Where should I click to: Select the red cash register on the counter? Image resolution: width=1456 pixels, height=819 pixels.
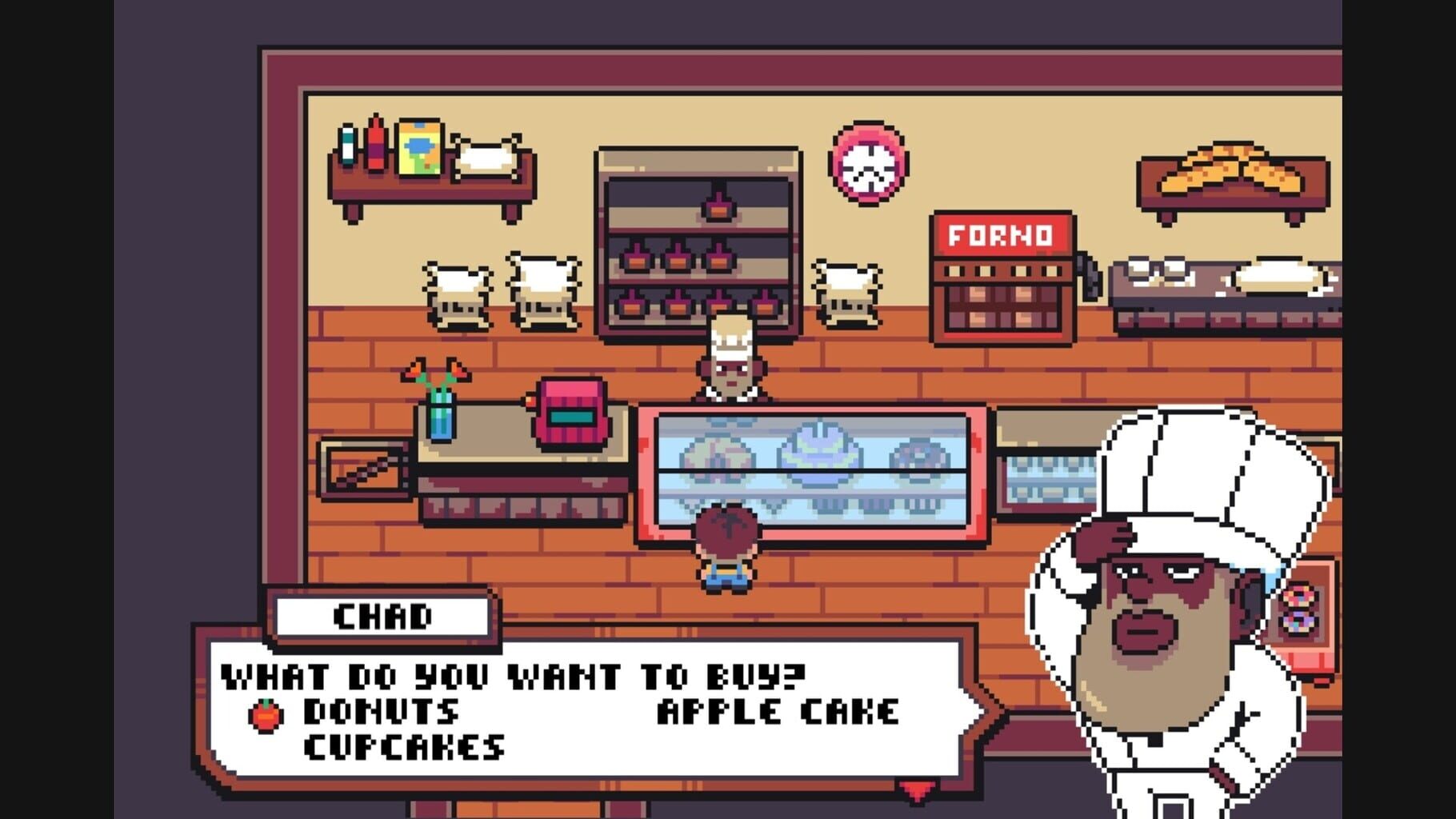click(x=570, y=411)
